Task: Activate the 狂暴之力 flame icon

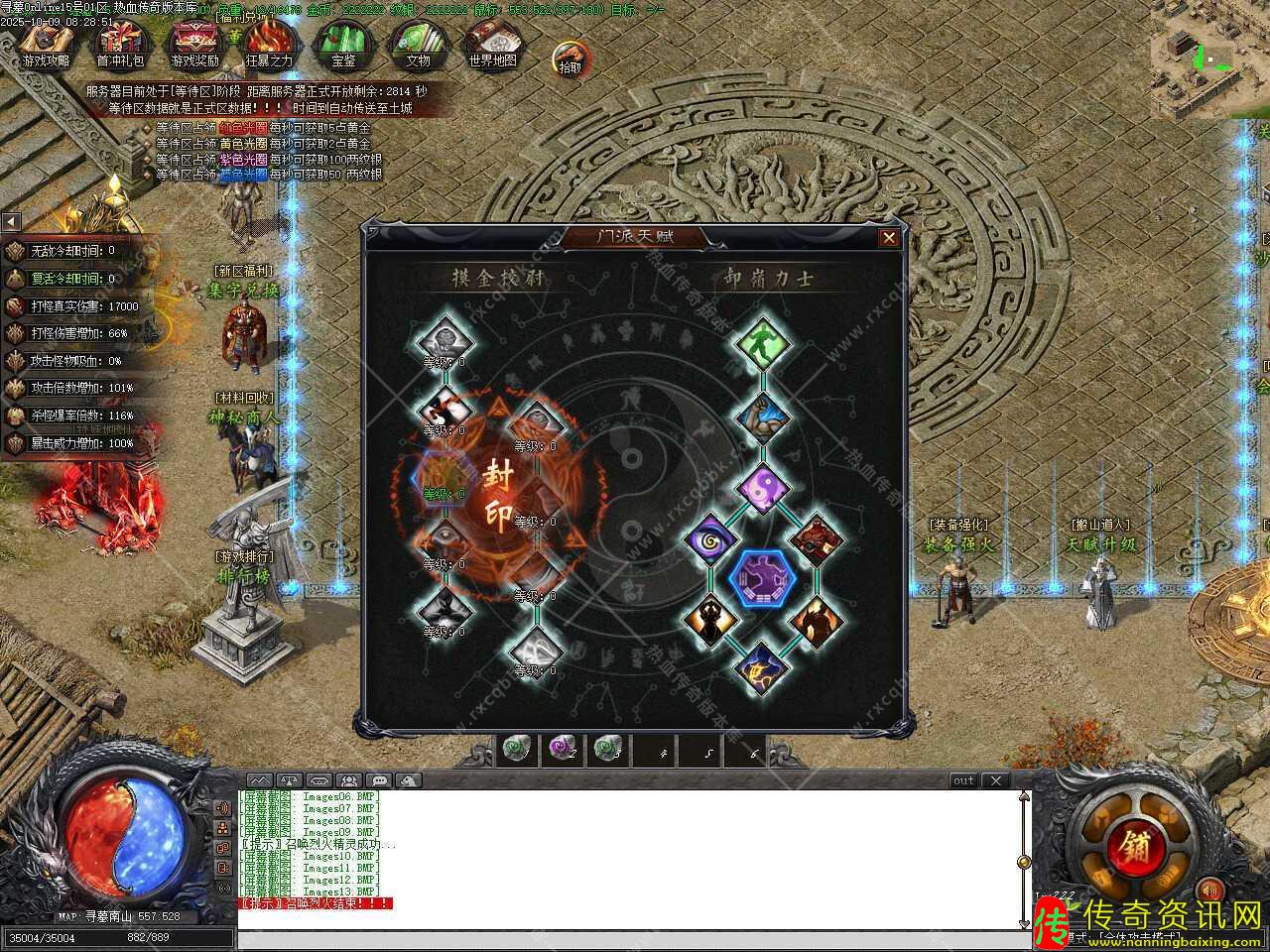Action: pyautogui.click(x=269, y=42)
